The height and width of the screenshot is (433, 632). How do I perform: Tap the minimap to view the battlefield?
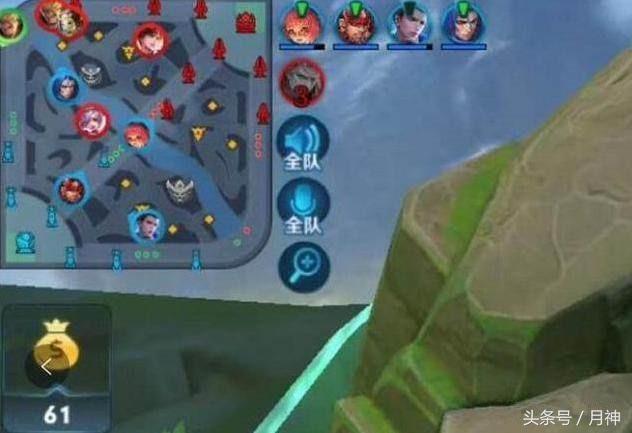(x=135, y=135)
